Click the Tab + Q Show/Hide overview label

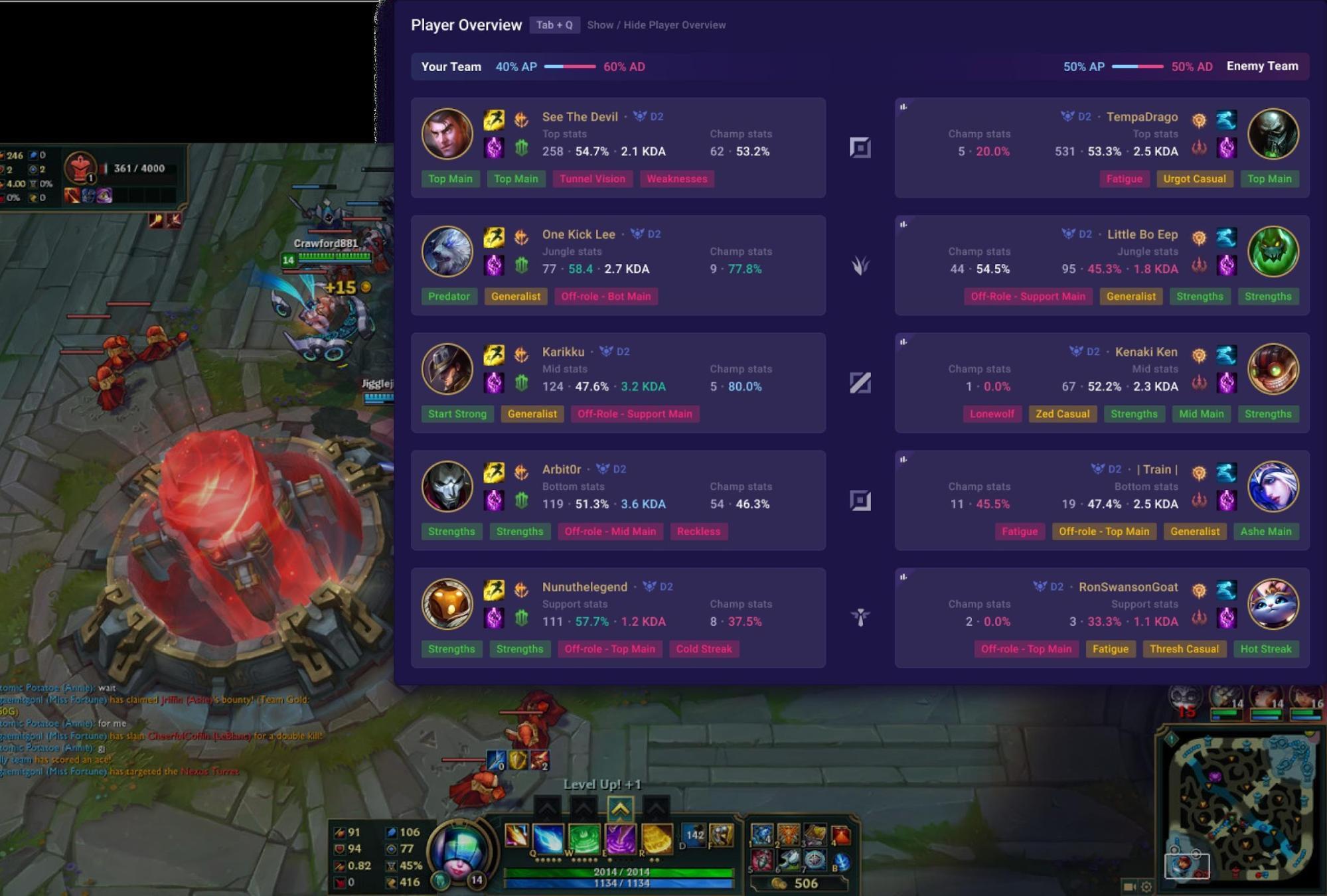(x=554, y=25)
